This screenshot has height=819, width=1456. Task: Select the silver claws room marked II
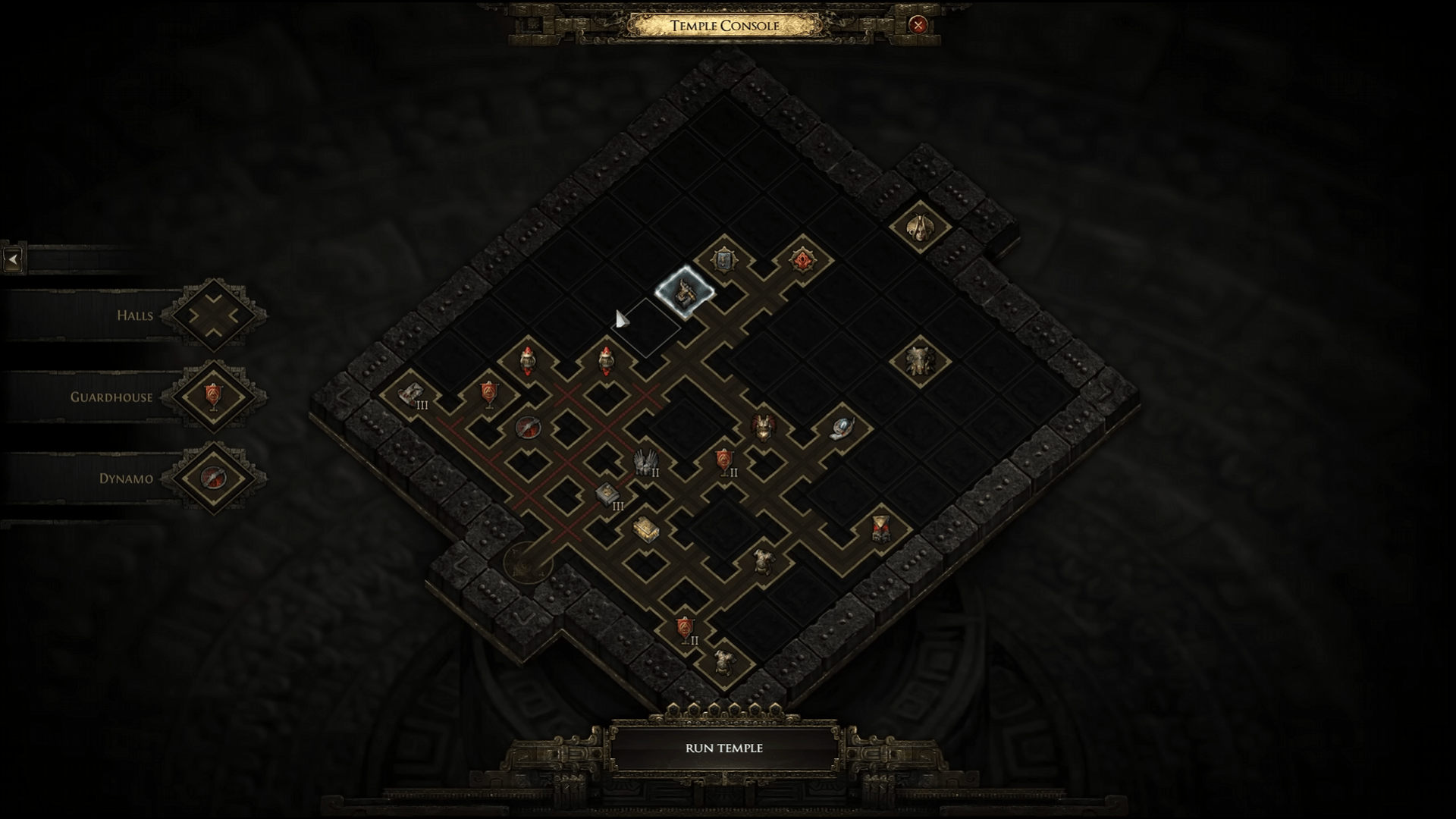(x=645, y=461)
